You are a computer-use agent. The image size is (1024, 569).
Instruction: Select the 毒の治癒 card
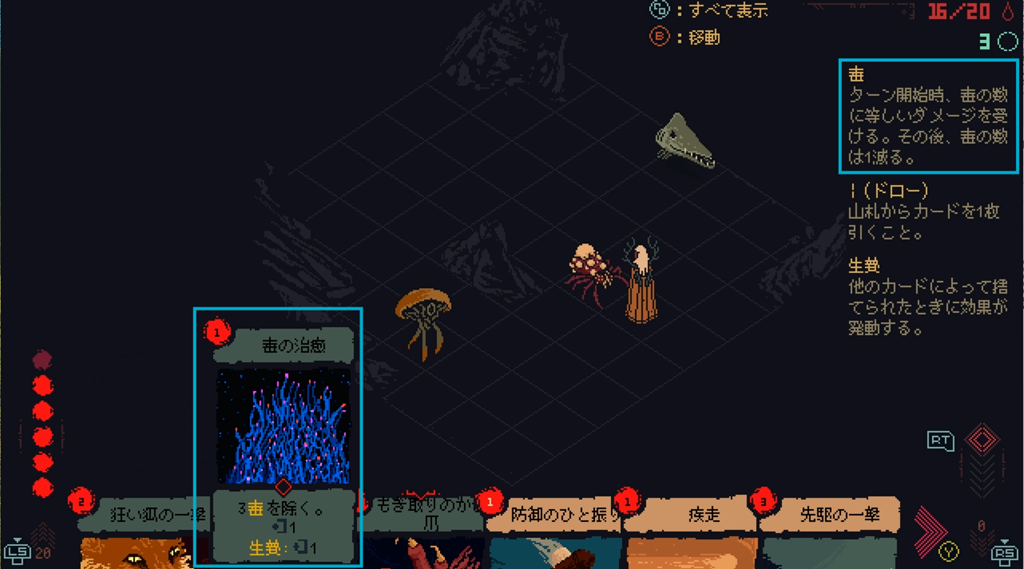pos(283,430)
